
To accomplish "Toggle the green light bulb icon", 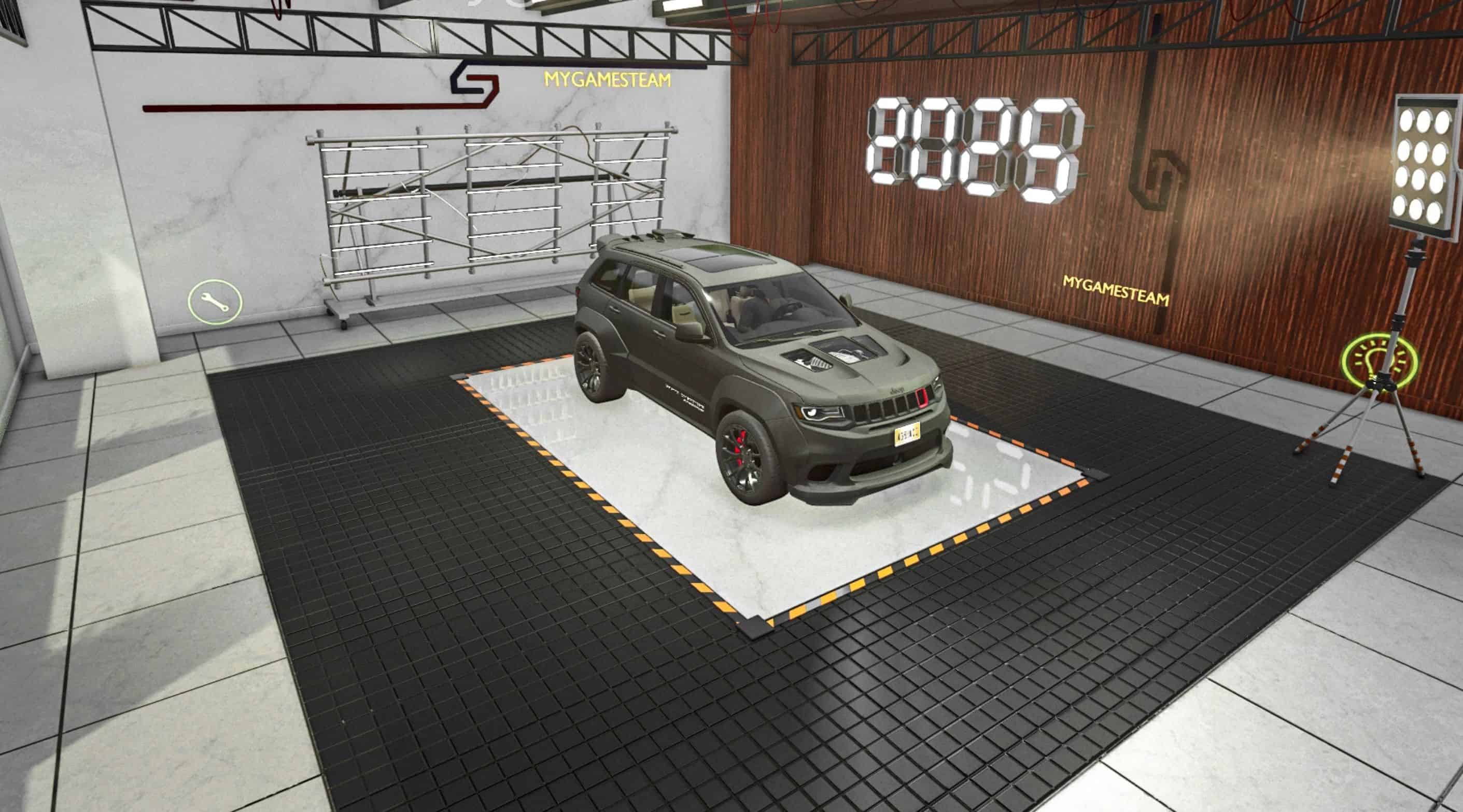I will click(1379, 362).
